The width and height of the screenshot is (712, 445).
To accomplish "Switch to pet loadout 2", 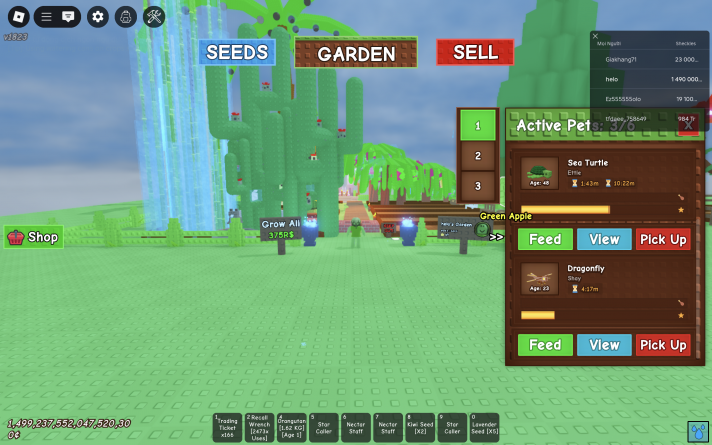I will coord(478,156).
